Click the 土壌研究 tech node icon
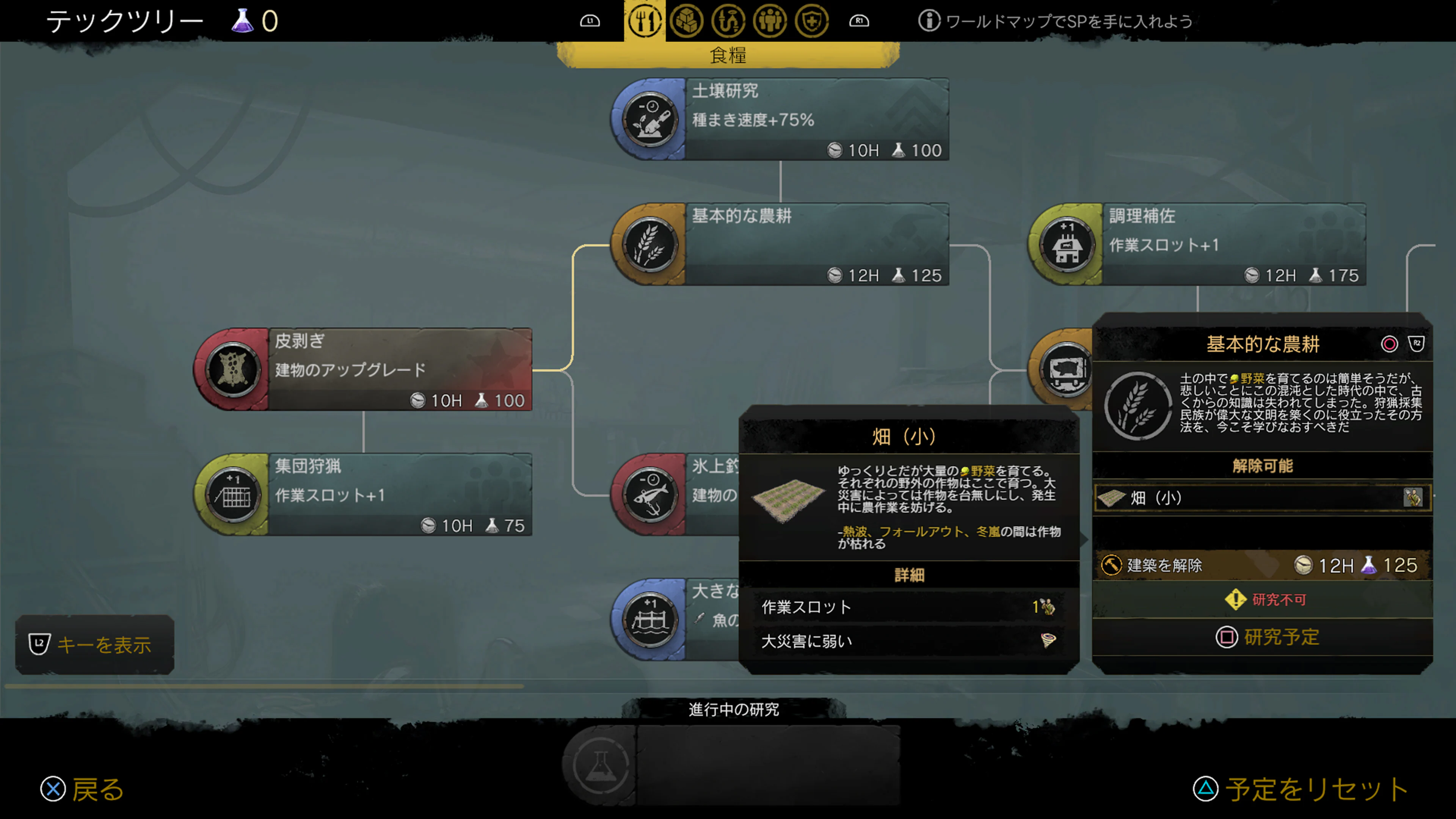1456x819 pixels. (649, 120)
